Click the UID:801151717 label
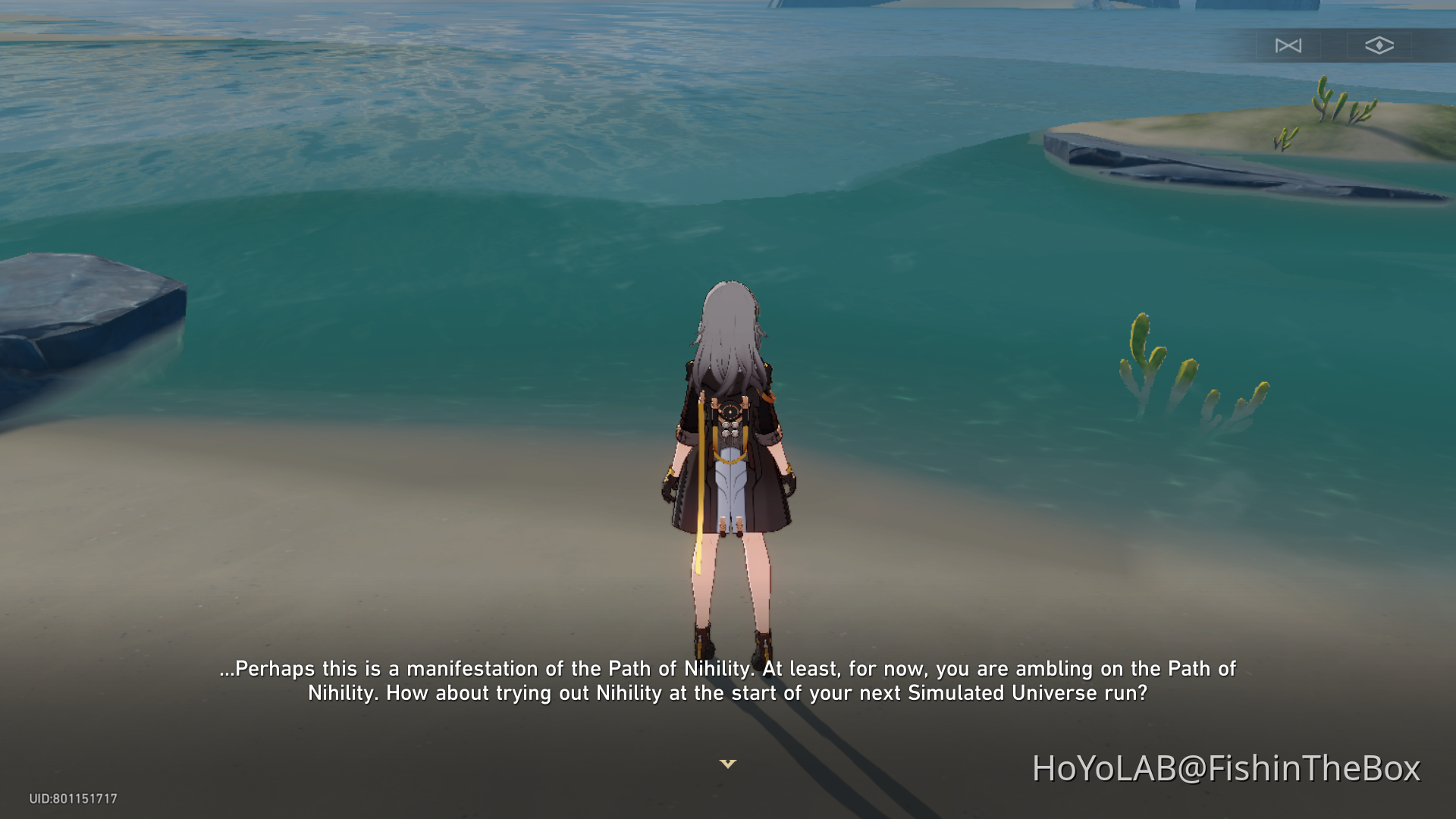This screenshot has width=1456, height=819. point(74,797)
